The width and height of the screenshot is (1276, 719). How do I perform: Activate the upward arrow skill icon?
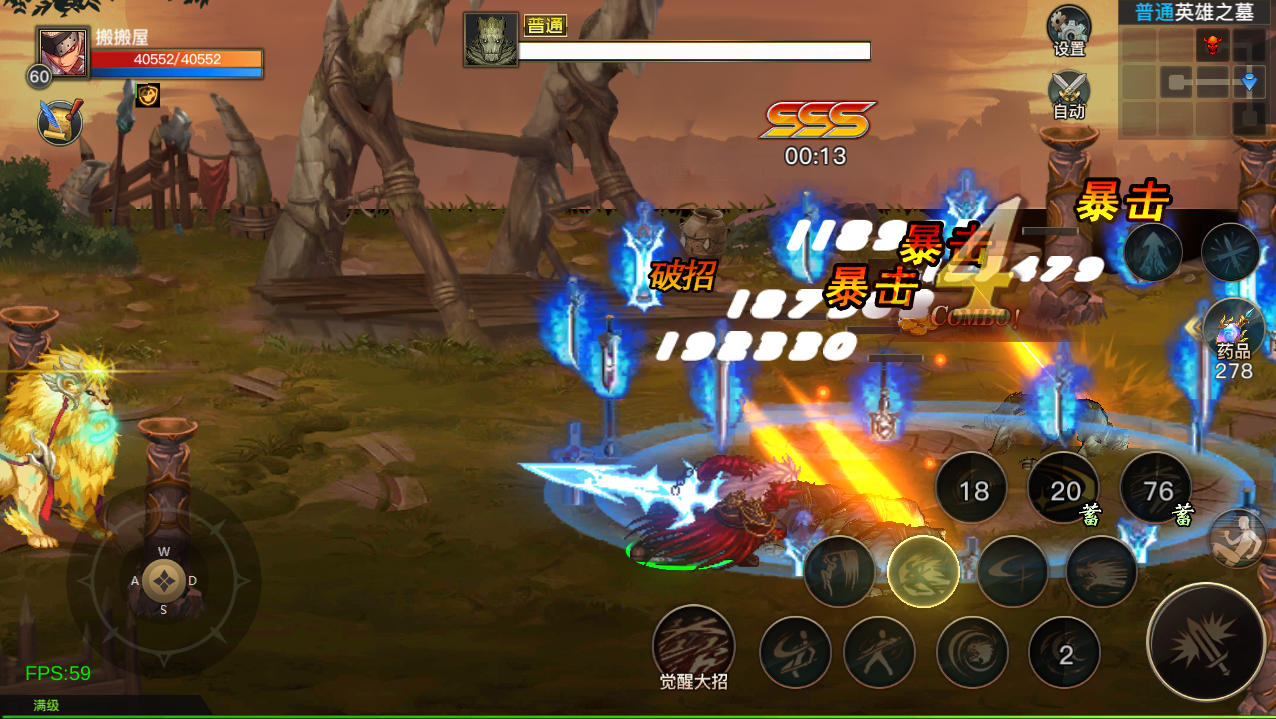[x=1153, y=251]
